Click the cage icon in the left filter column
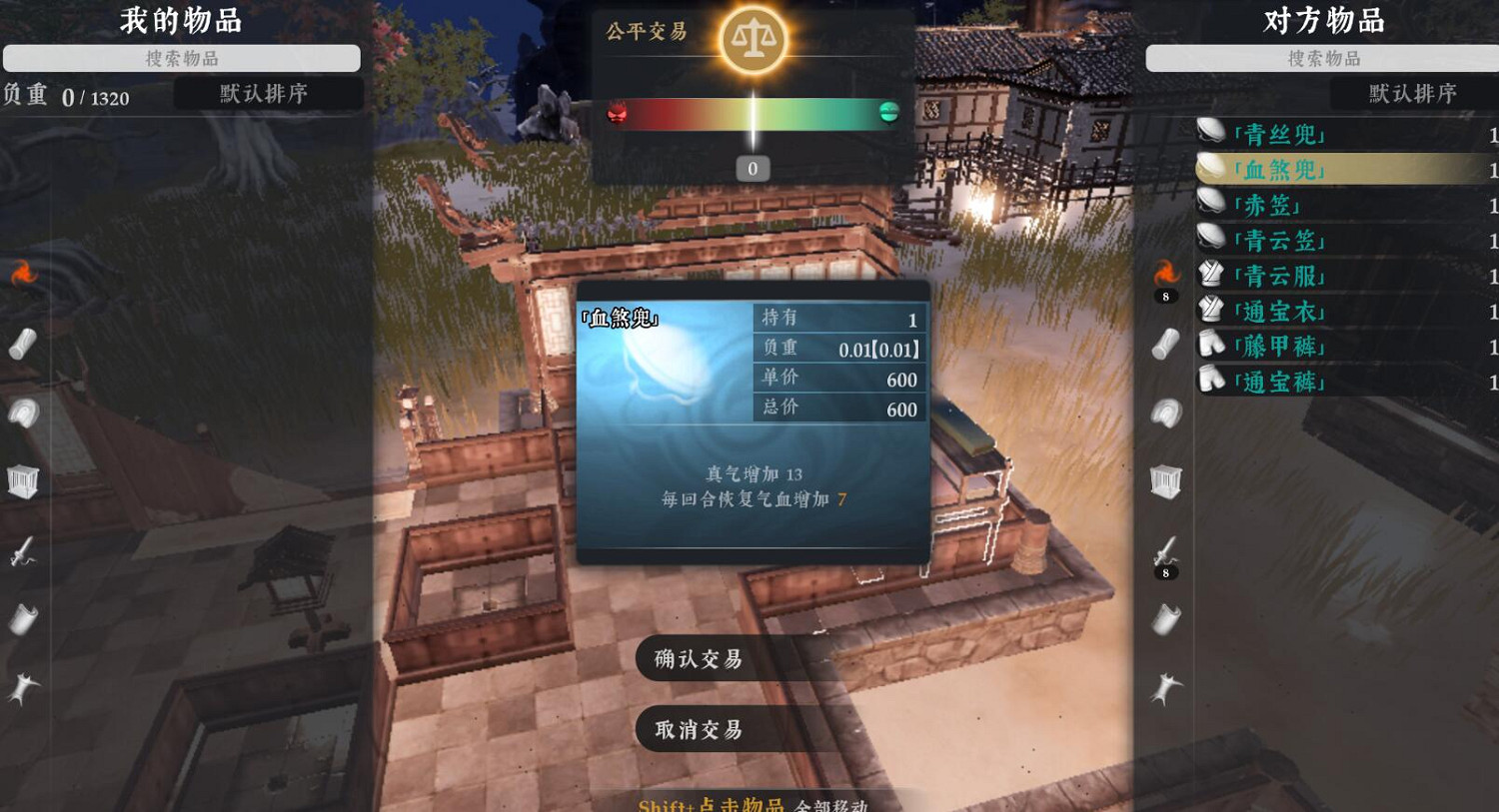 [x=22, y=479]
